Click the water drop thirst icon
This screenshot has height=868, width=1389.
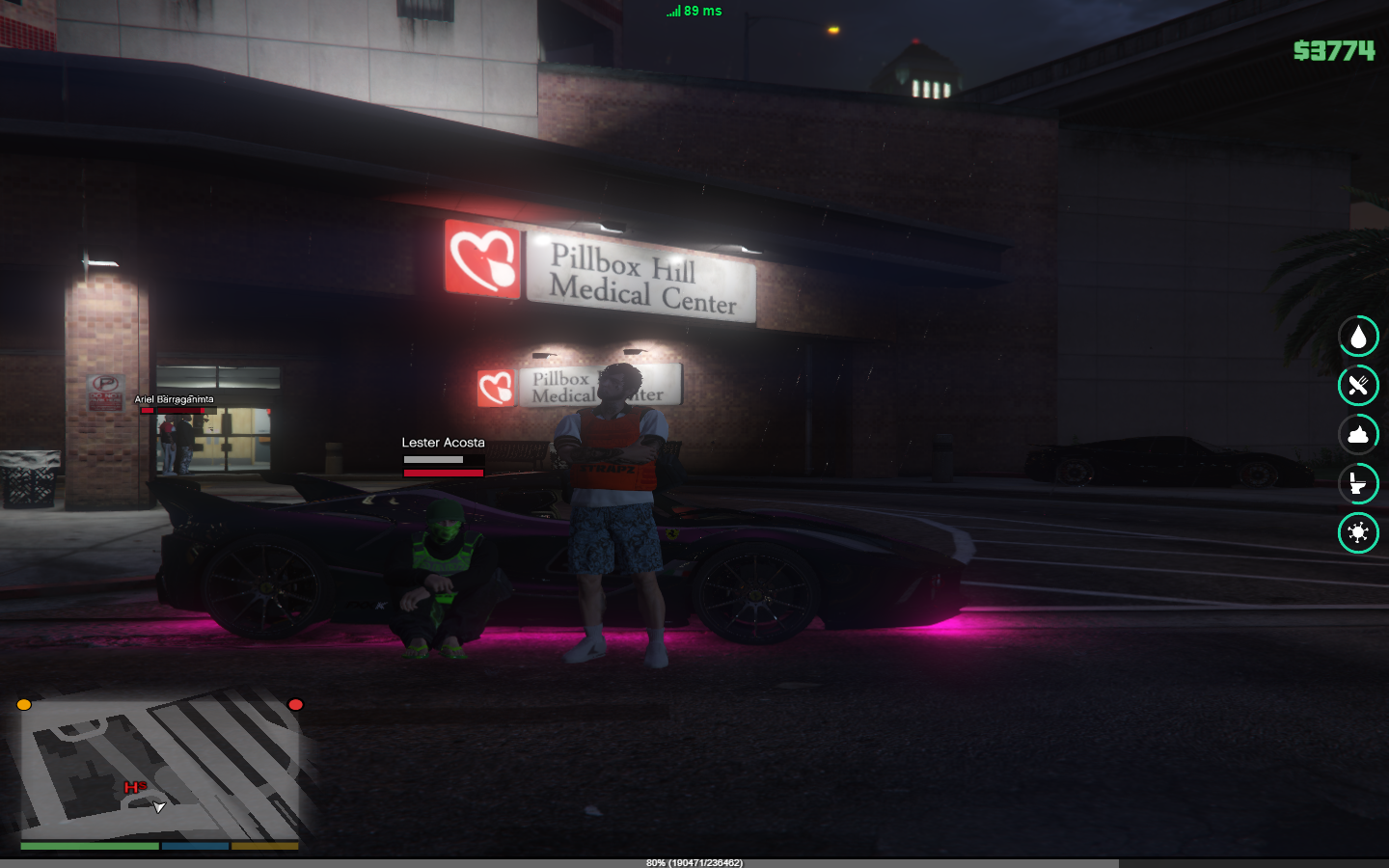click(x=1358, y=337)
